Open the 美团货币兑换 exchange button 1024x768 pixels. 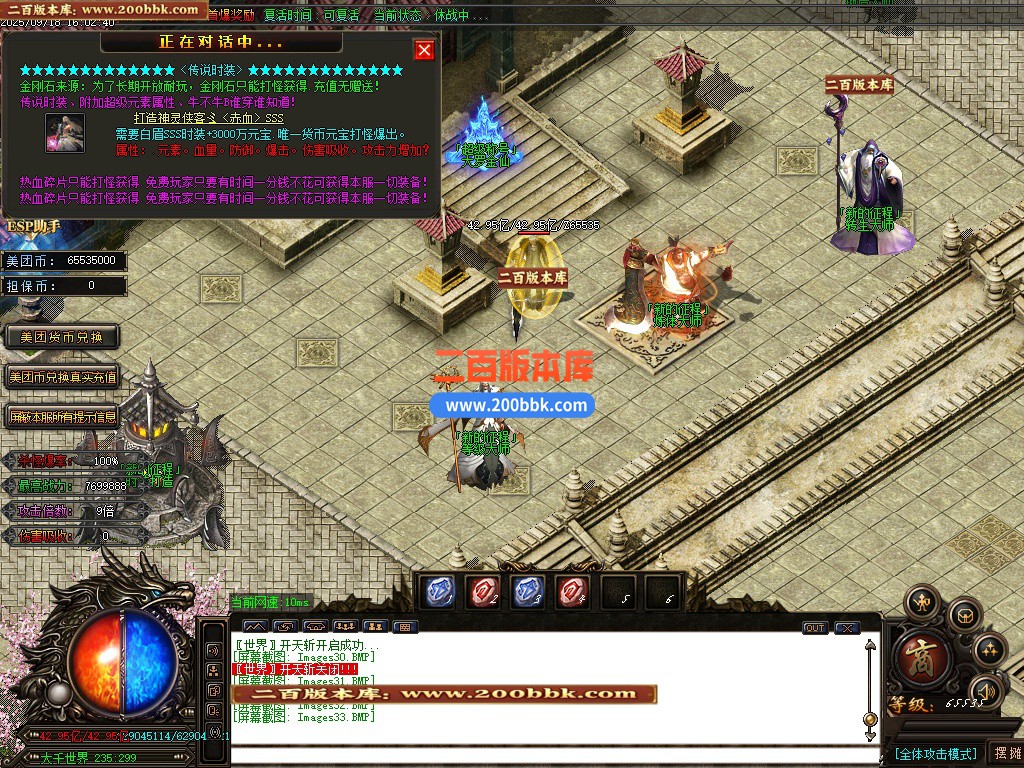point(62,337)
